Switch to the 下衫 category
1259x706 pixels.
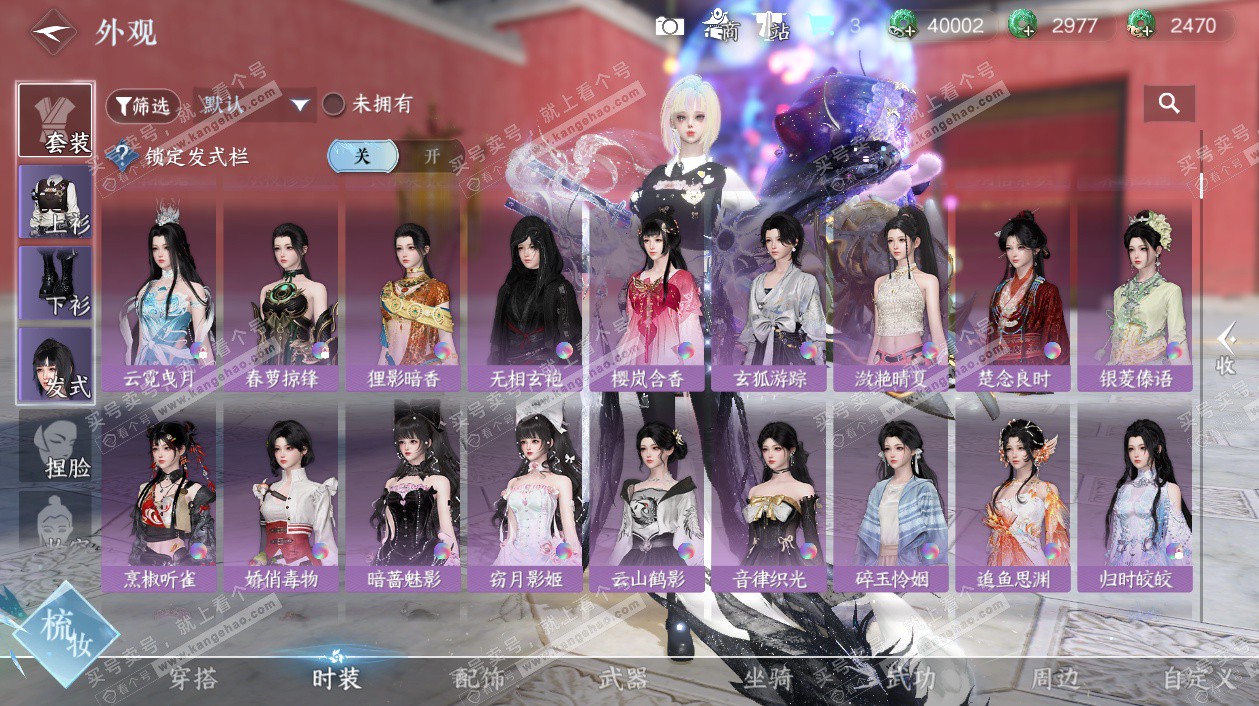point(56,283)
